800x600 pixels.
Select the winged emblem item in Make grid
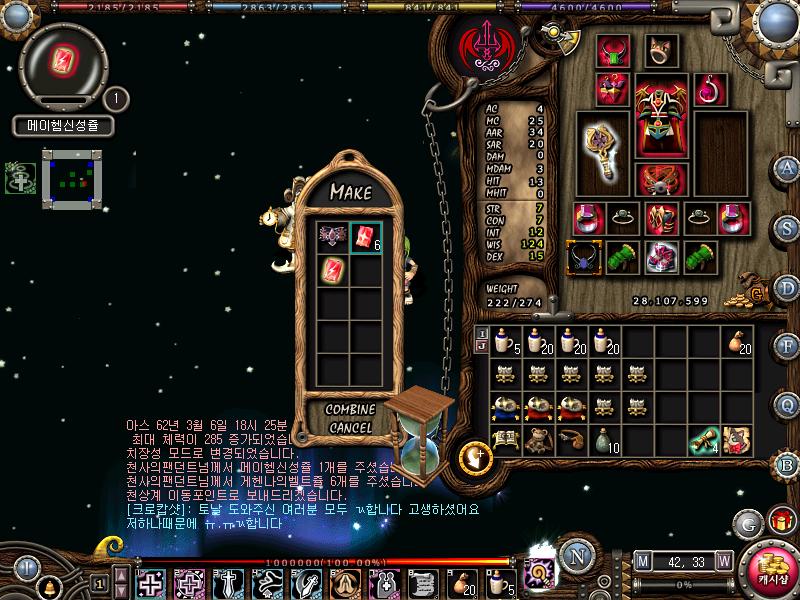coord(332,237)
